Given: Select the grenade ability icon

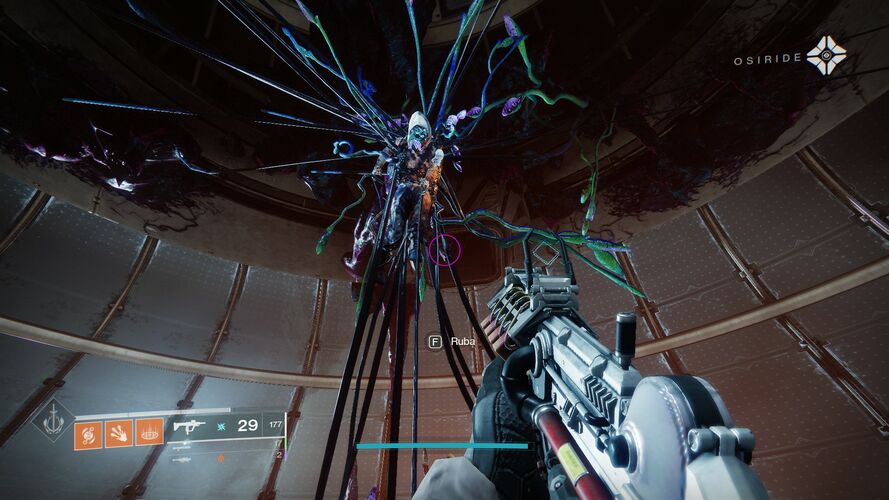Looking at the screenshot, I should tap(88, 433).
